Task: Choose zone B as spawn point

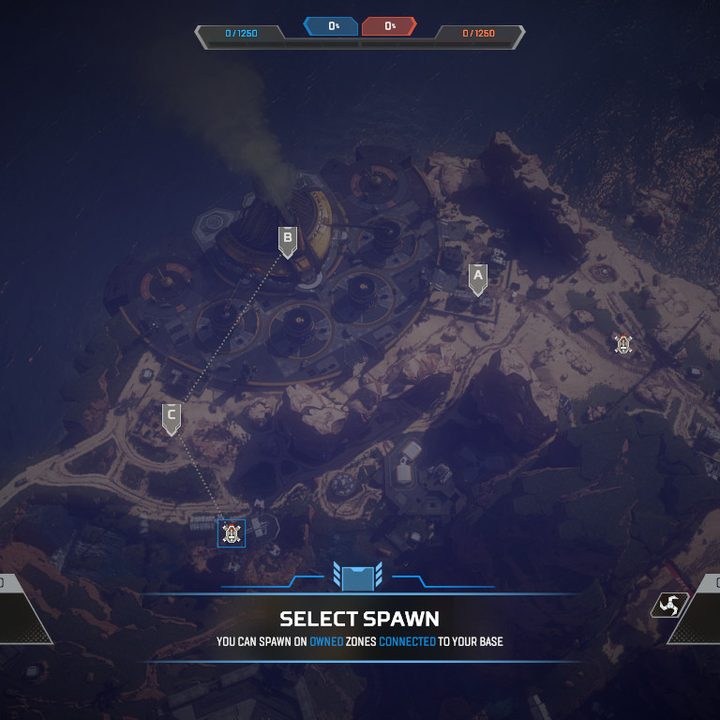Action: tap(287, 240)
